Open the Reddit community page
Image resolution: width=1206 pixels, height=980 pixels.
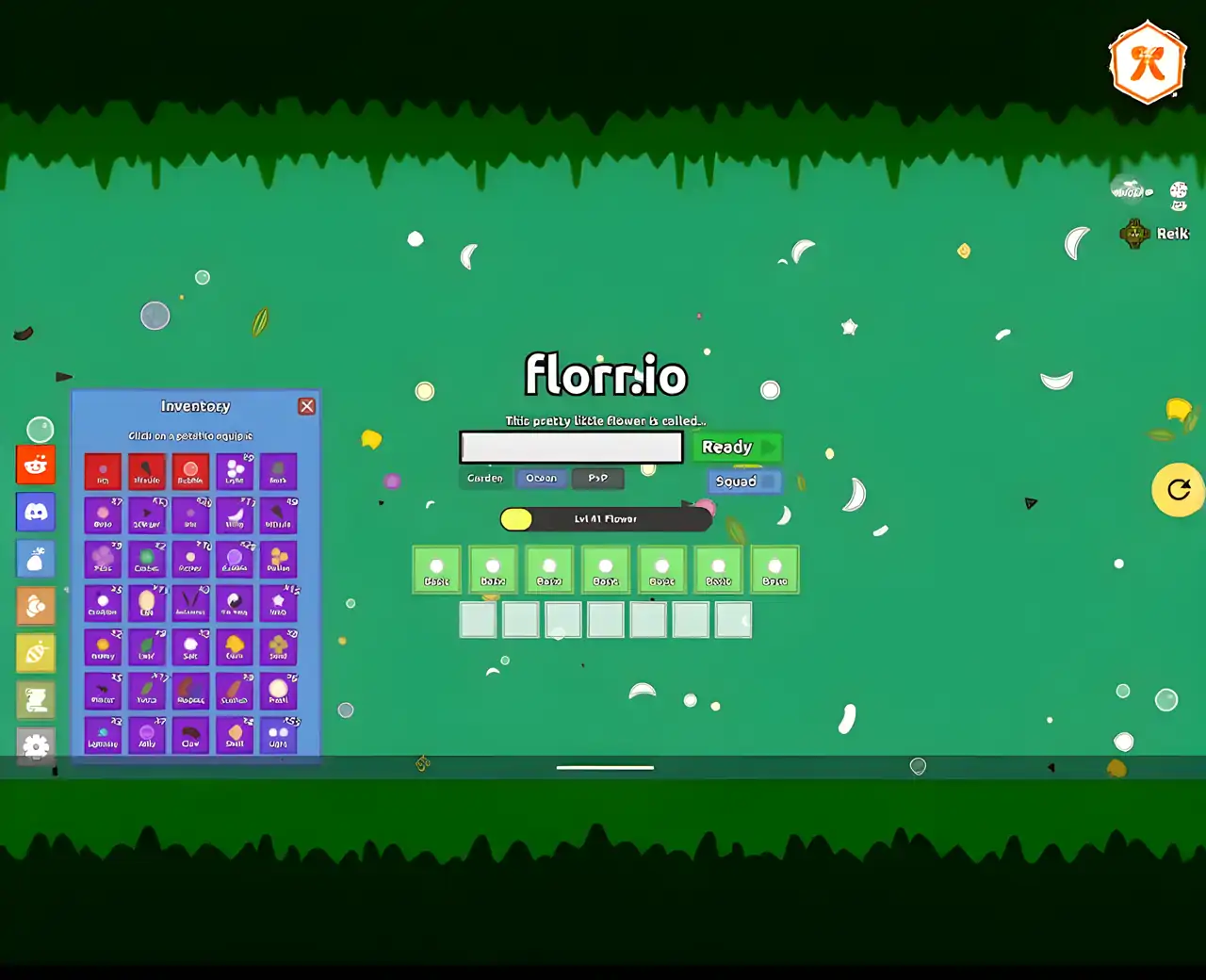coord(36,464)
